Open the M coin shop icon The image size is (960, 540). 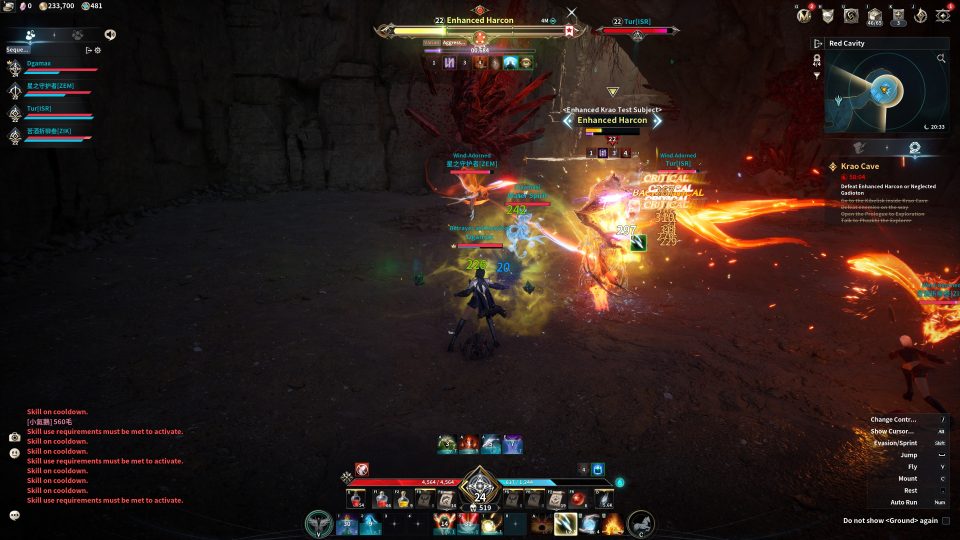805,15
